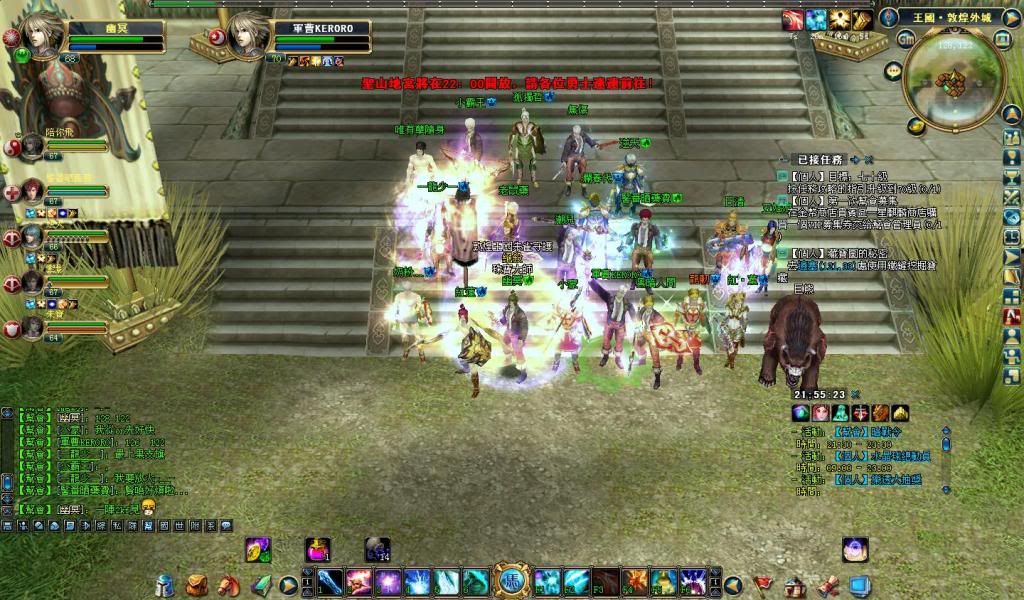Select party member 陪你飛 portrait
This screenshot has height=600, width=1024.
pyautogui.click(x=32, y=146)
